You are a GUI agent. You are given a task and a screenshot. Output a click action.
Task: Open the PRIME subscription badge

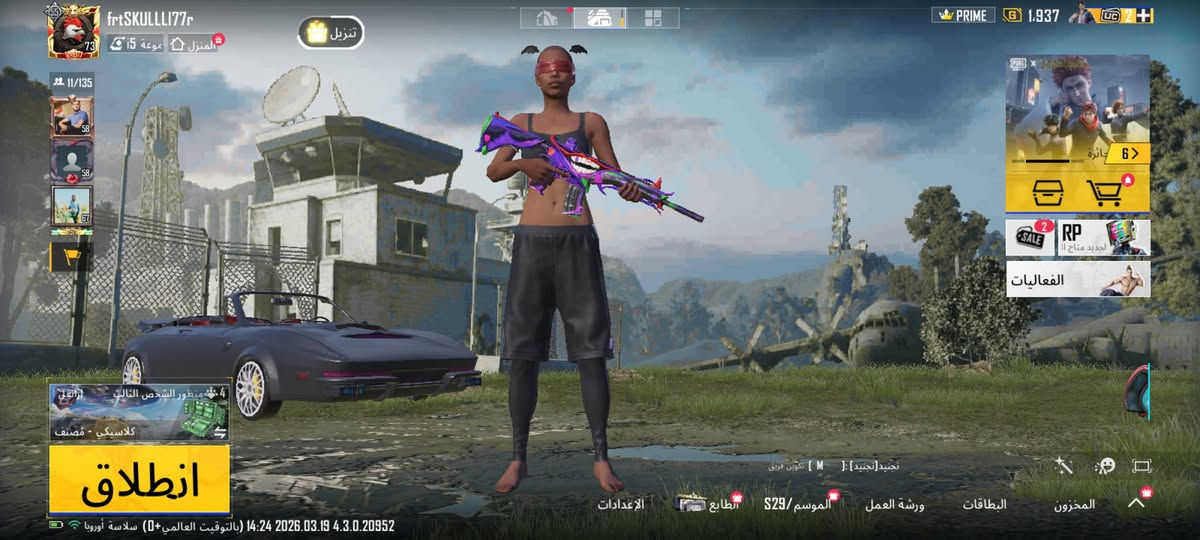[963, 15]
